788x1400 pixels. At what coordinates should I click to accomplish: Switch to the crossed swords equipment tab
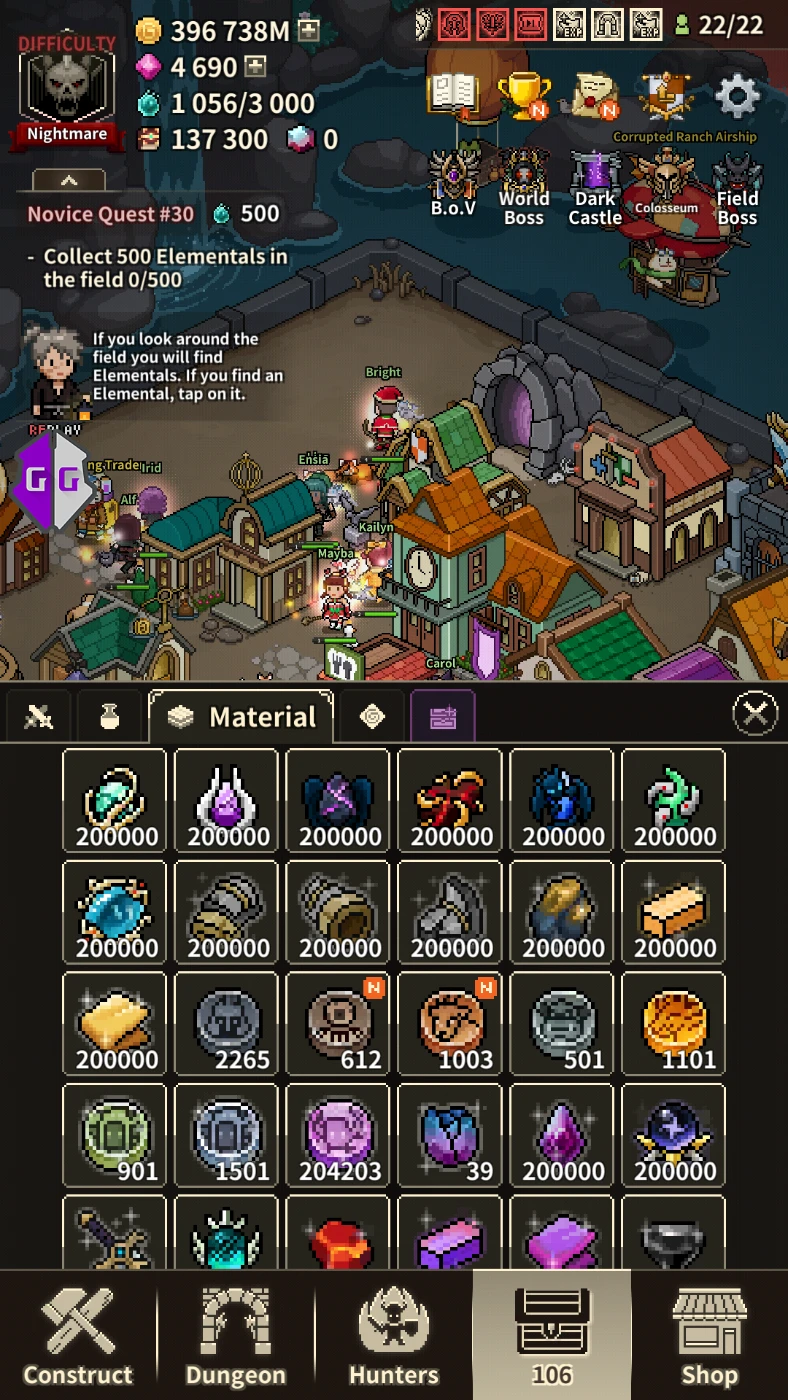point(39,717)
